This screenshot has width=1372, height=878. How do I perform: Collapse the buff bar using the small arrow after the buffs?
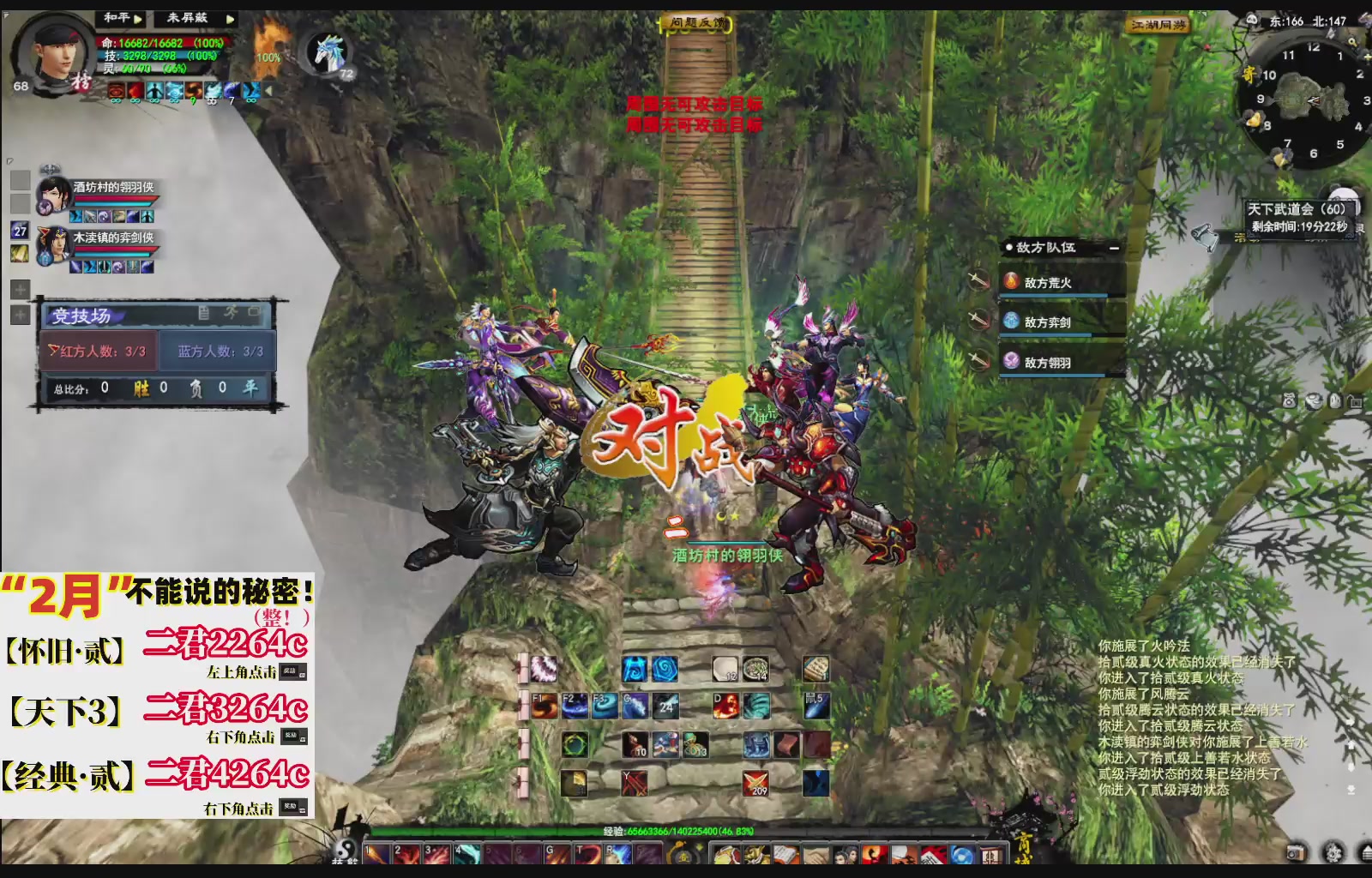267,91
